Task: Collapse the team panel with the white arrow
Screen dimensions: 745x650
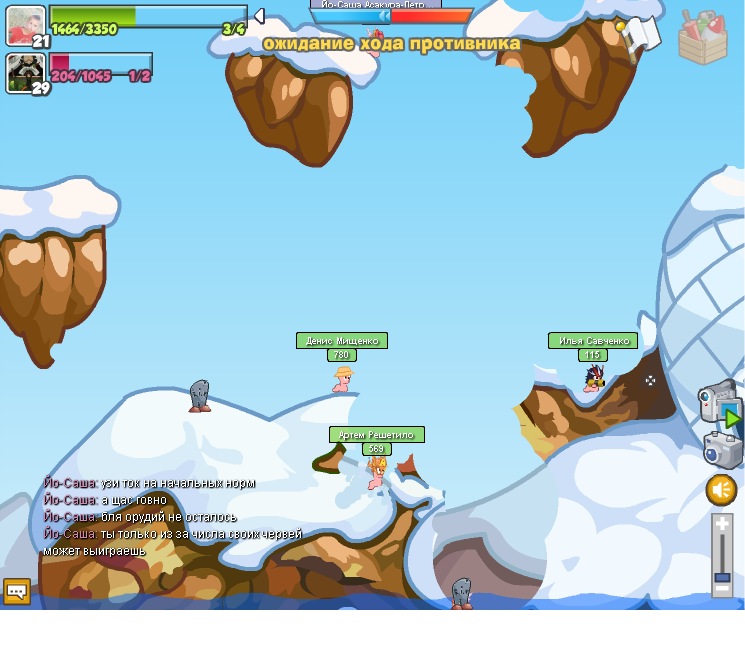Action: tap(258, 16)
